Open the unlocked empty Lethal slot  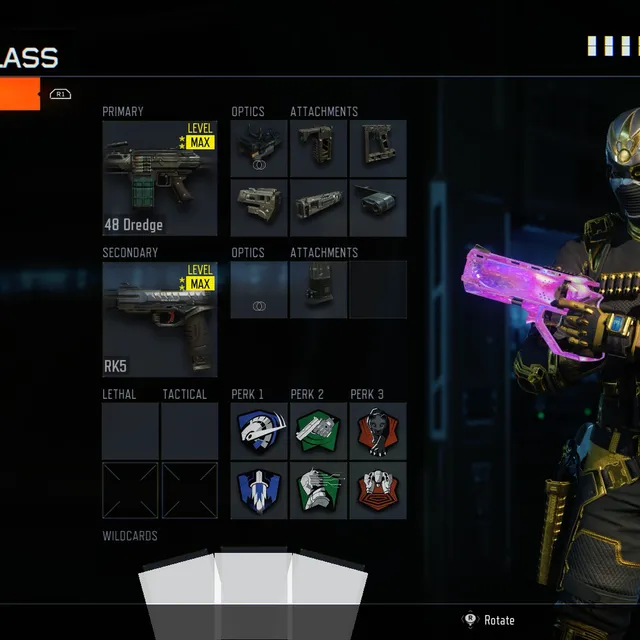click(130, 431)
